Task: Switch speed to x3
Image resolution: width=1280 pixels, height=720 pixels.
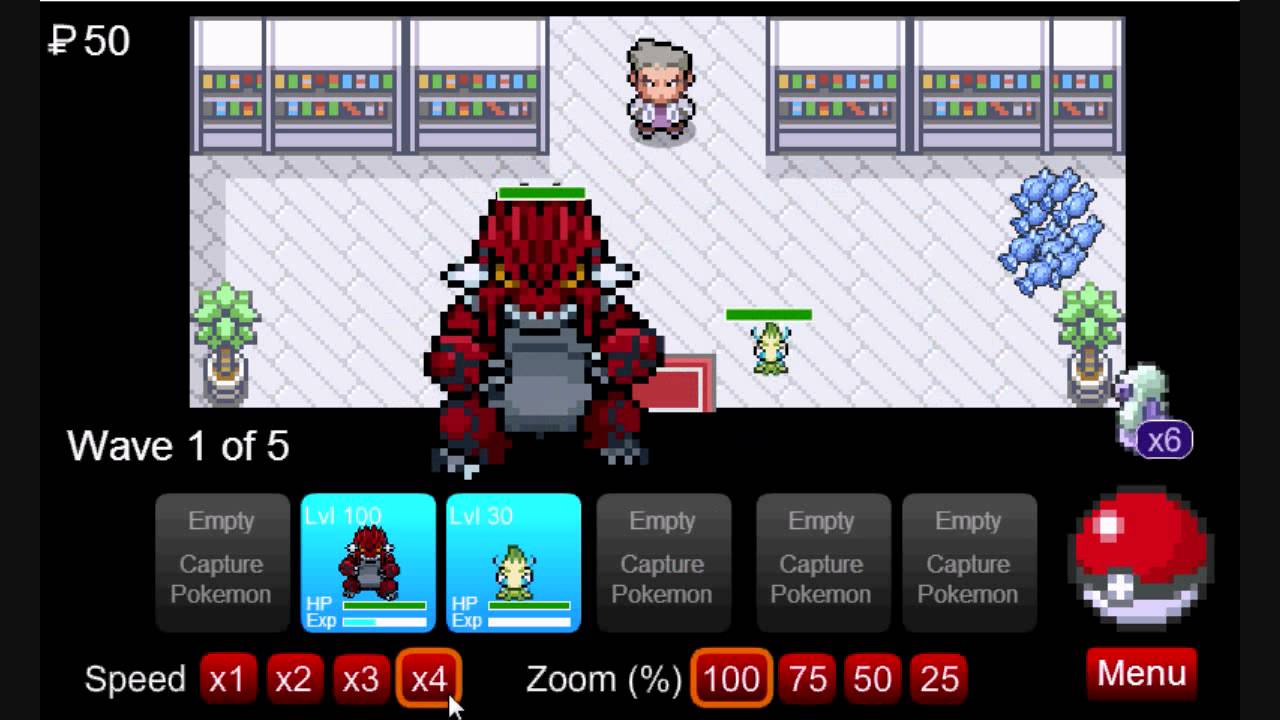Action: coord(360,679)
